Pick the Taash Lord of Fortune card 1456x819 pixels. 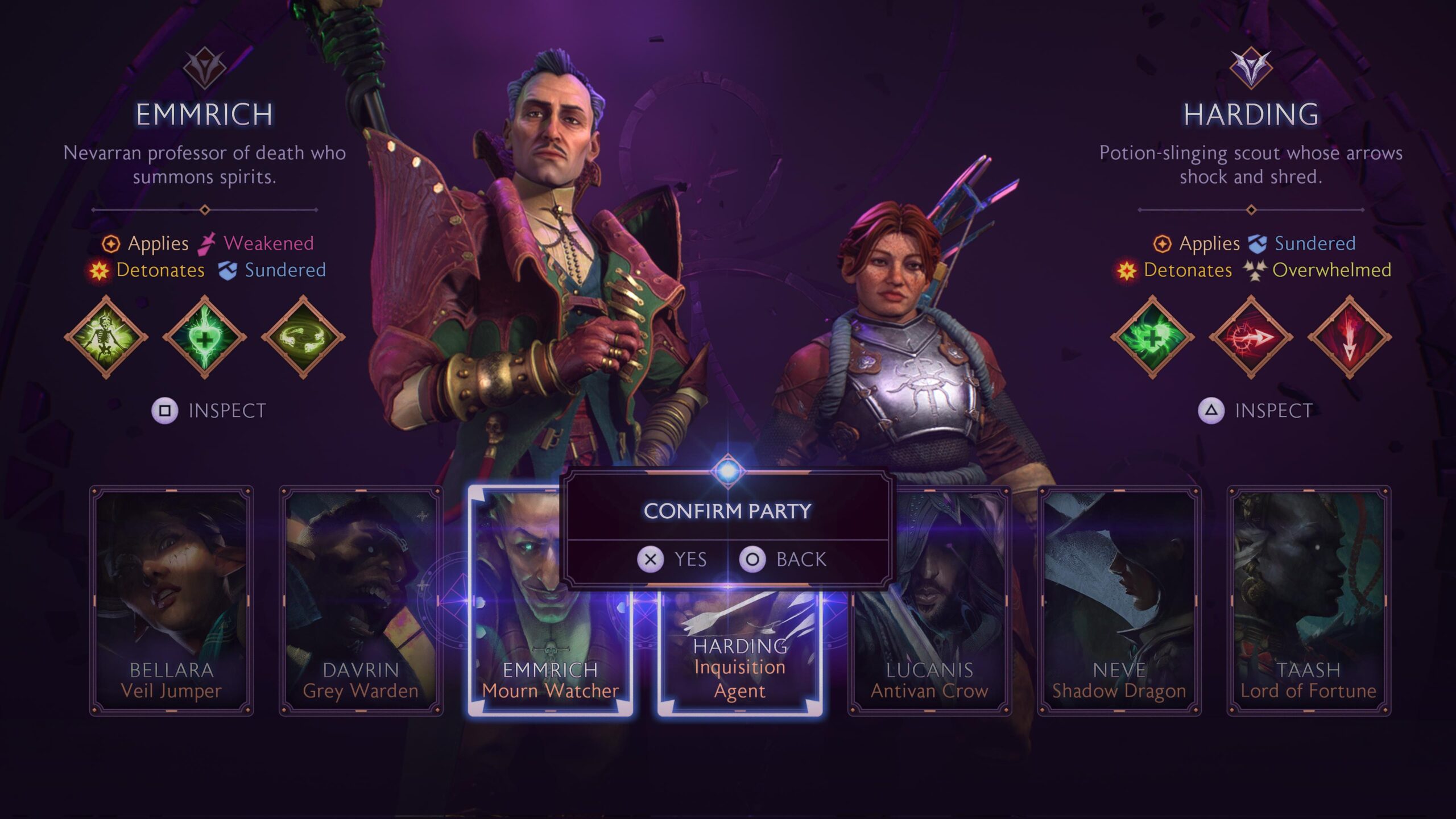tap(1308, 600)
